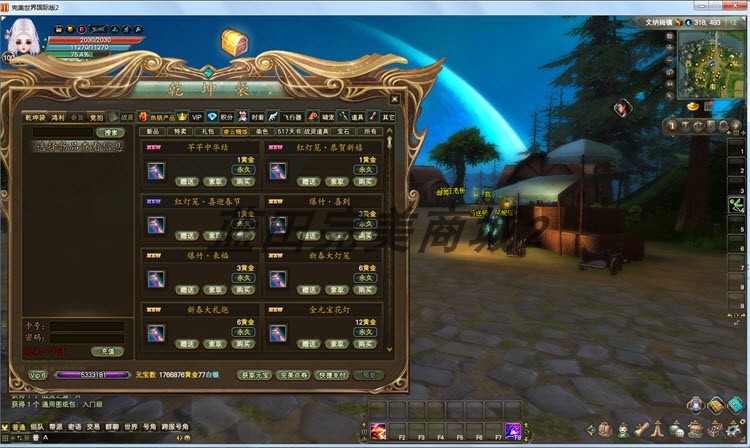Click the 获取元宝 button

(254, 375)
